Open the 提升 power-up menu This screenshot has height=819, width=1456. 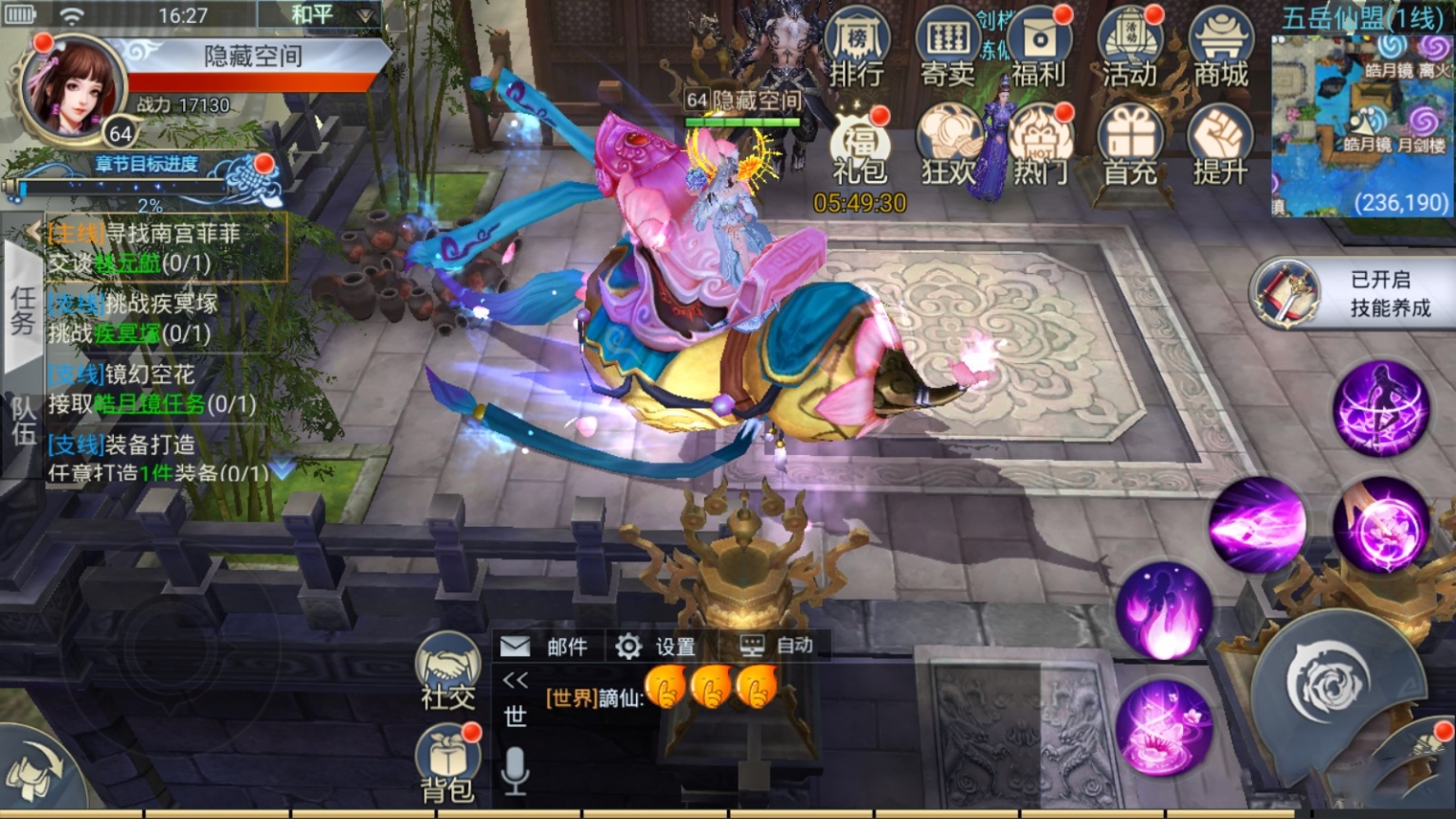(x=1220, y=147)
